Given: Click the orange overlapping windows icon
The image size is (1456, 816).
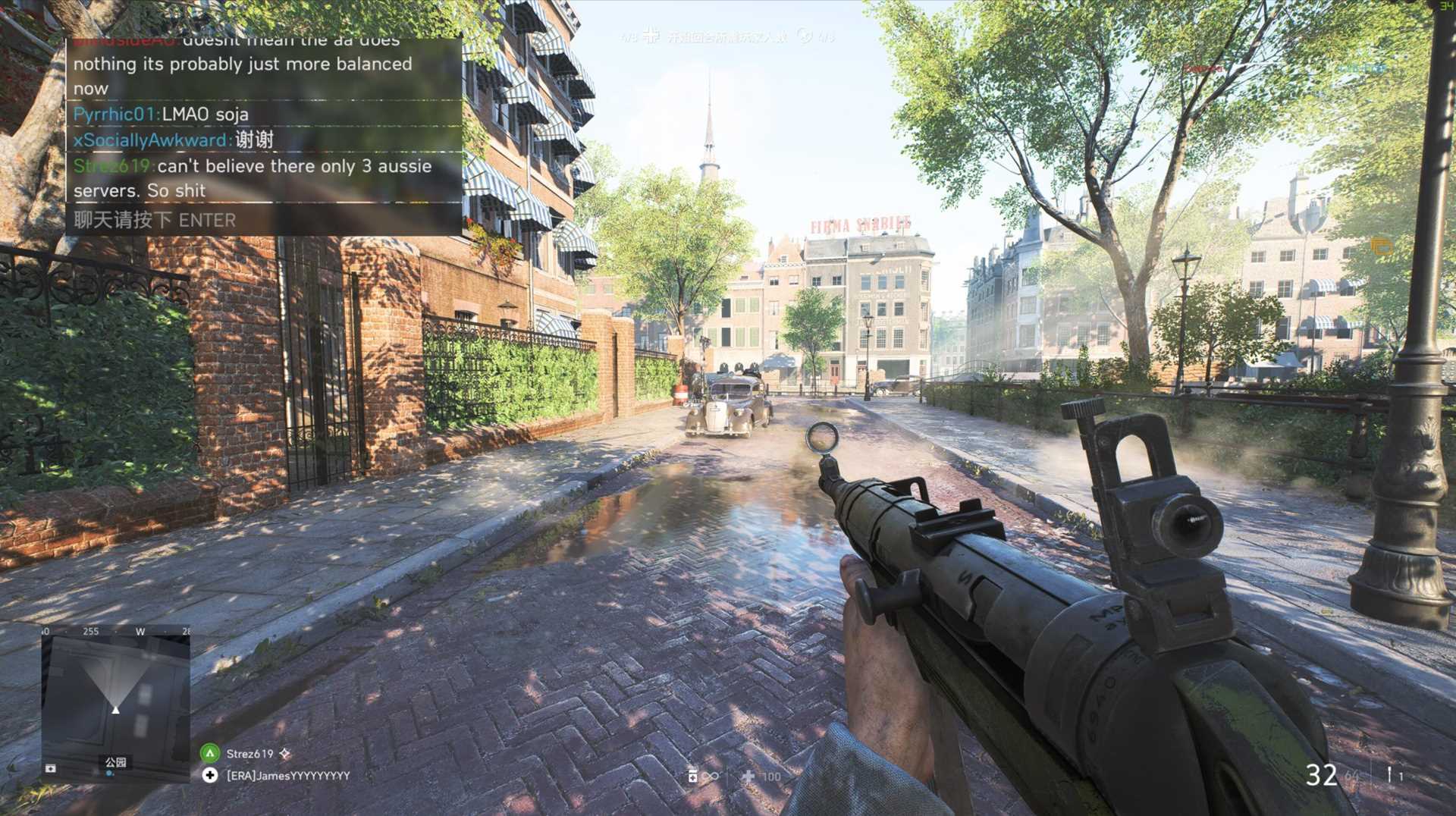Looking at the screenshot, I should coord(1381,246).
